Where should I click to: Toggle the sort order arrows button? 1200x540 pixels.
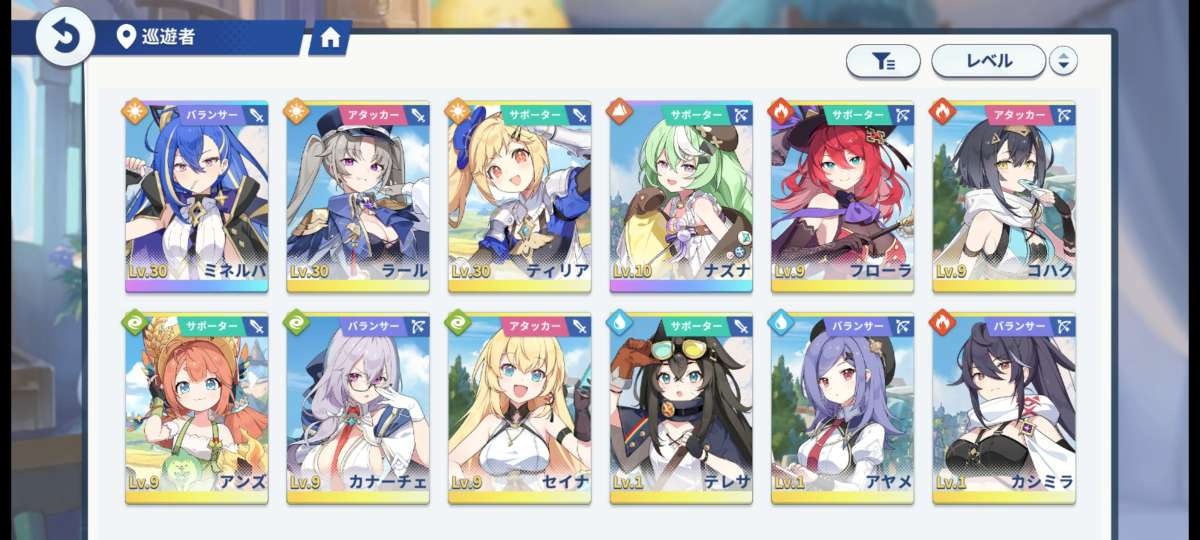[x=1063, y=61]
